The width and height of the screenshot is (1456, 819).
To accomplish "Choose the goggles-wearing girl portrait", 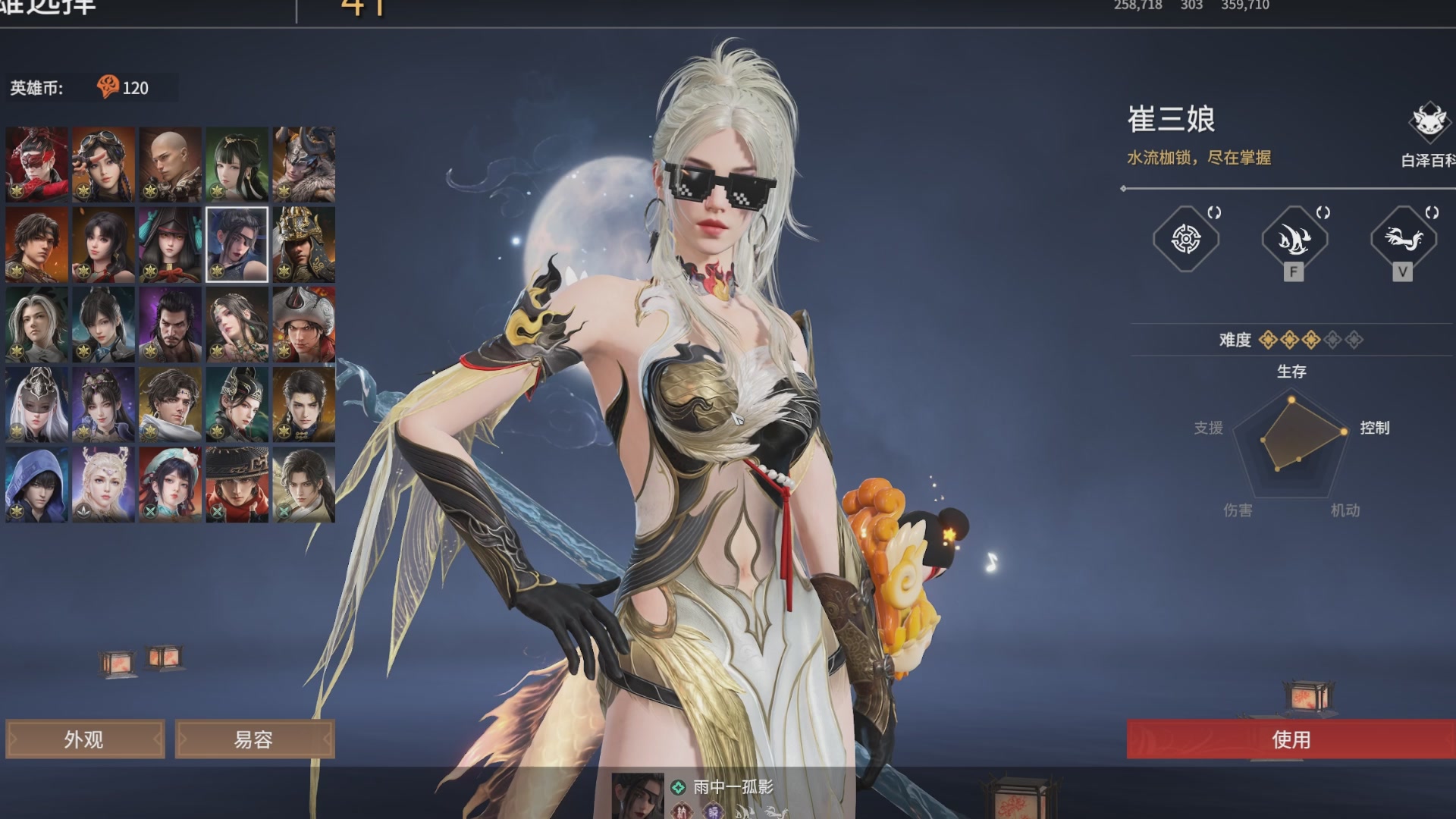I will click(103, 164).
